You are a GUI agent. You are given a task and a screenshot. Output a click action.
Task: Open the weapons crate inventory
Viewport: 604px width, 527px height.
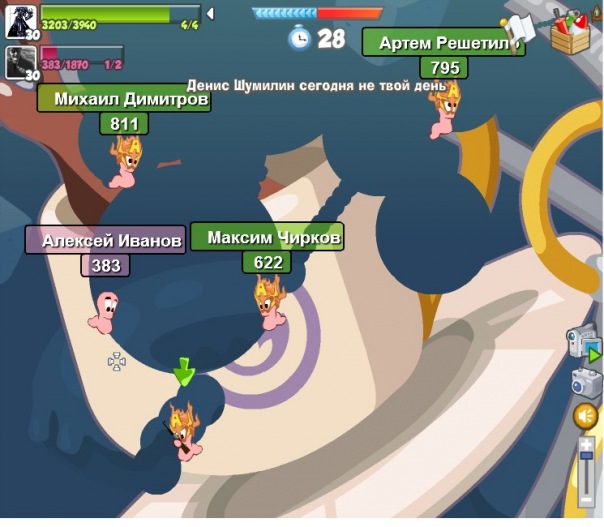tap(571, 33)
